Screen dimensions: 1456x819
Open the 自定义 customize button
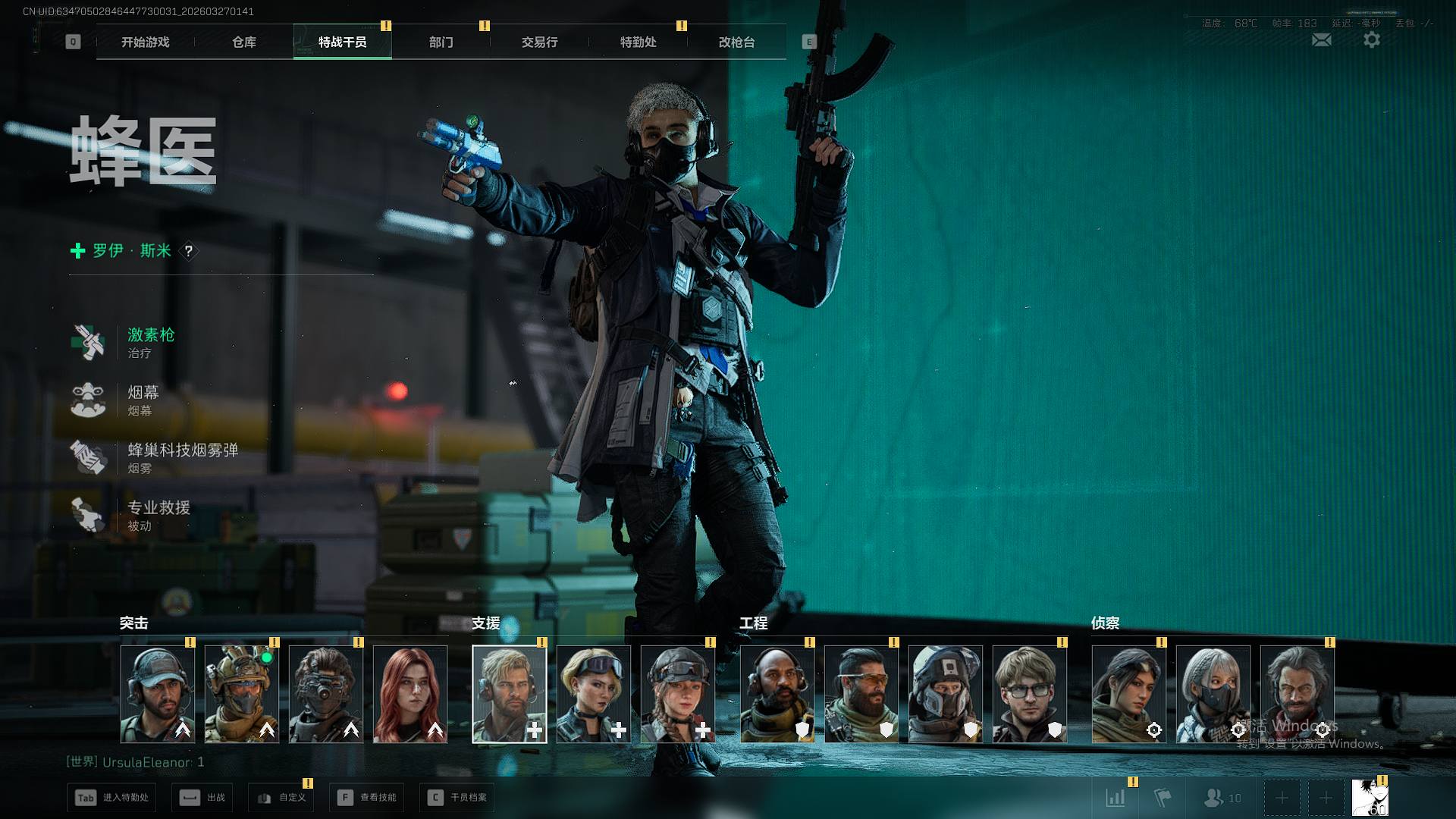click(282, 798)
